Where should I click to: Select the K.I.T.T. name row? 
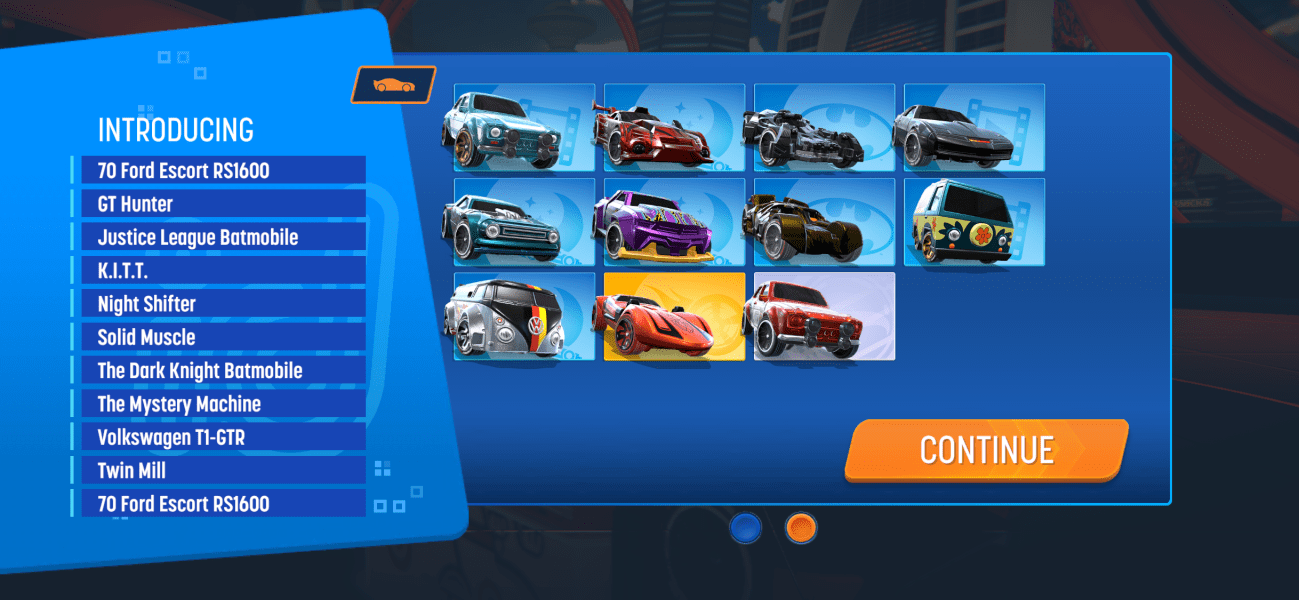[x=218, y=270]
